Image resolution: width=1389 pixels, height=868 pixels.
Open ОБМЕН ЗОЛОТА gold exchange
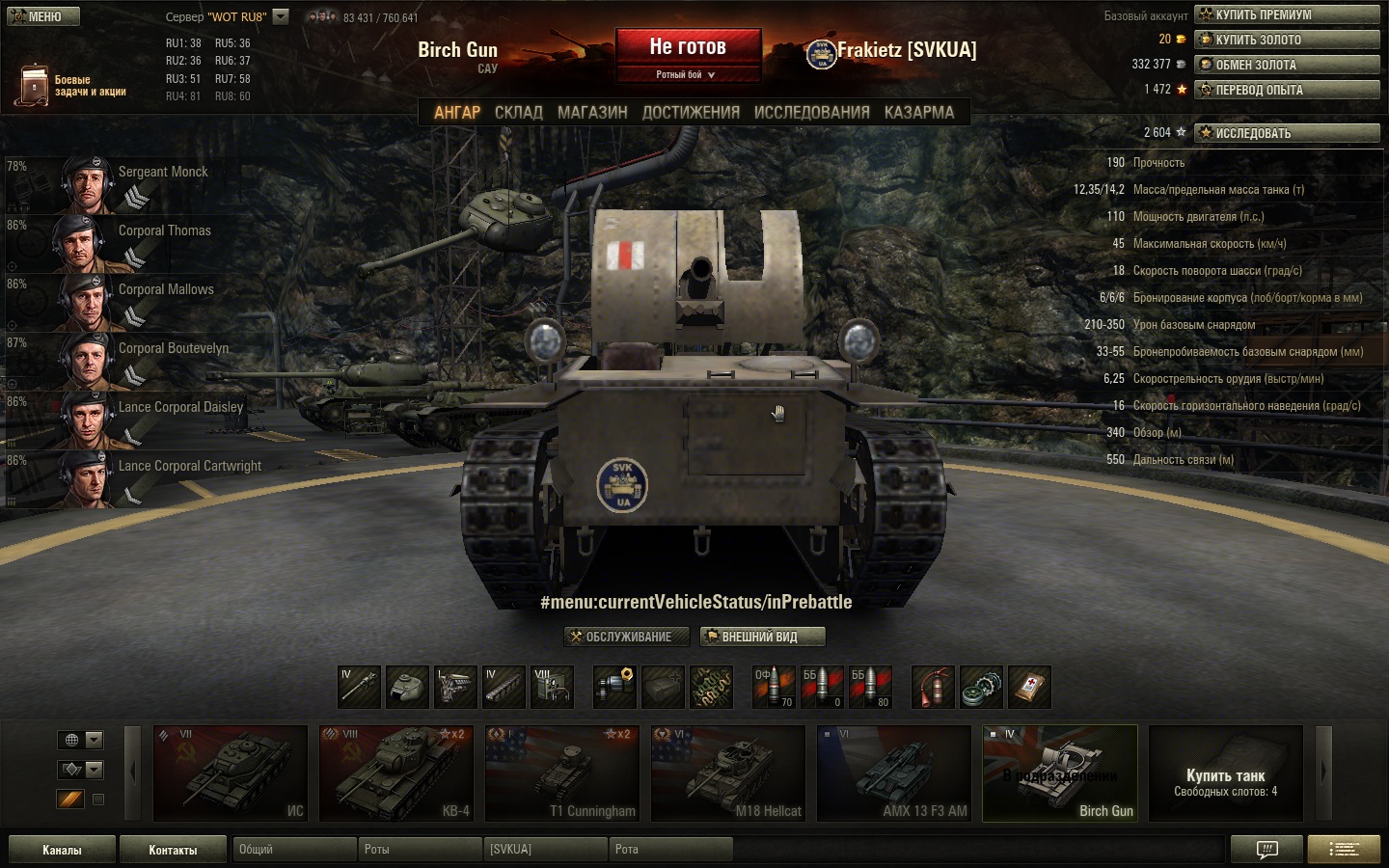(1287, 65)
